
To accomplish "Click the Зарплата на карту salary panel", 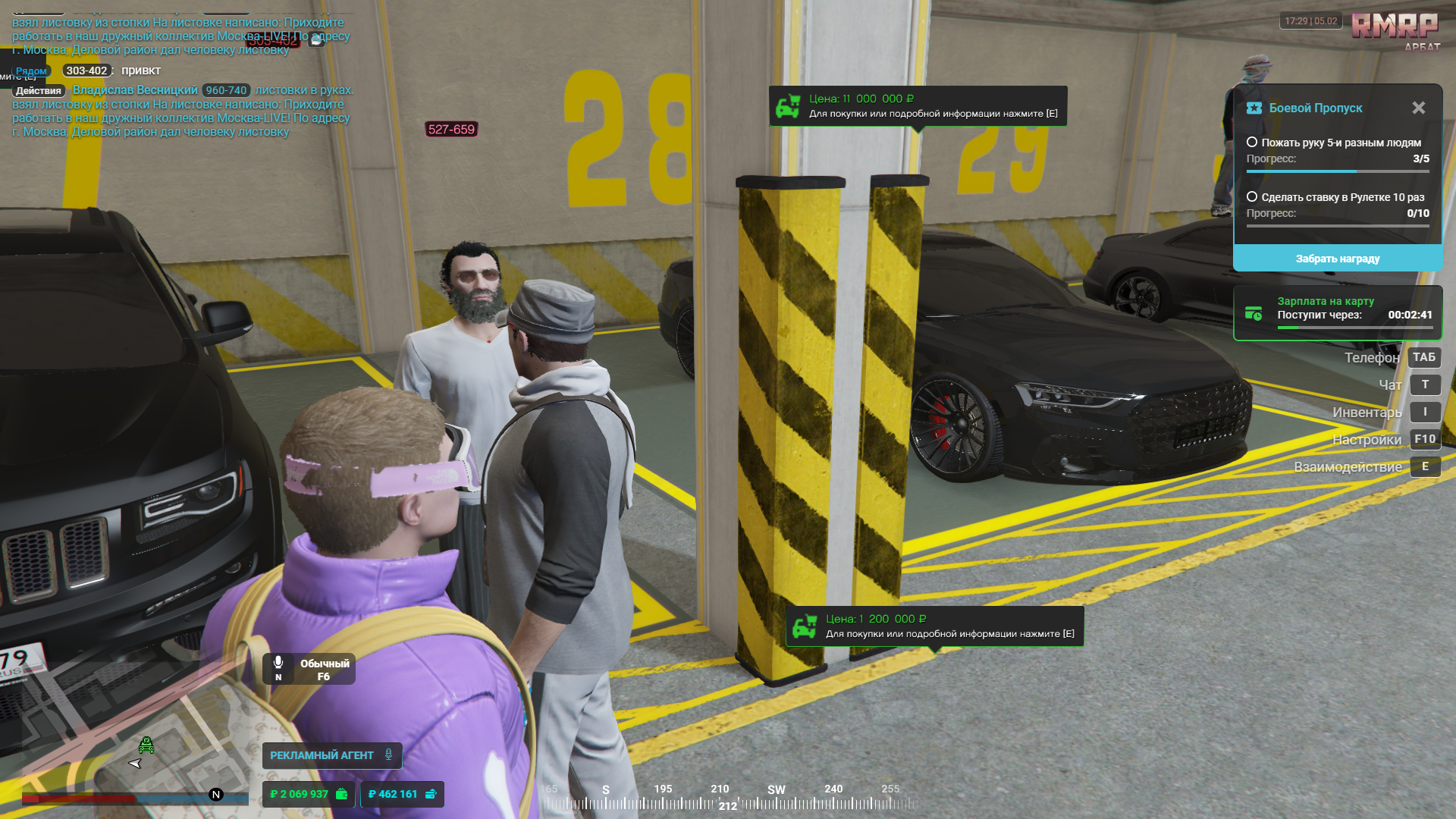I will tap(1337, 313).
